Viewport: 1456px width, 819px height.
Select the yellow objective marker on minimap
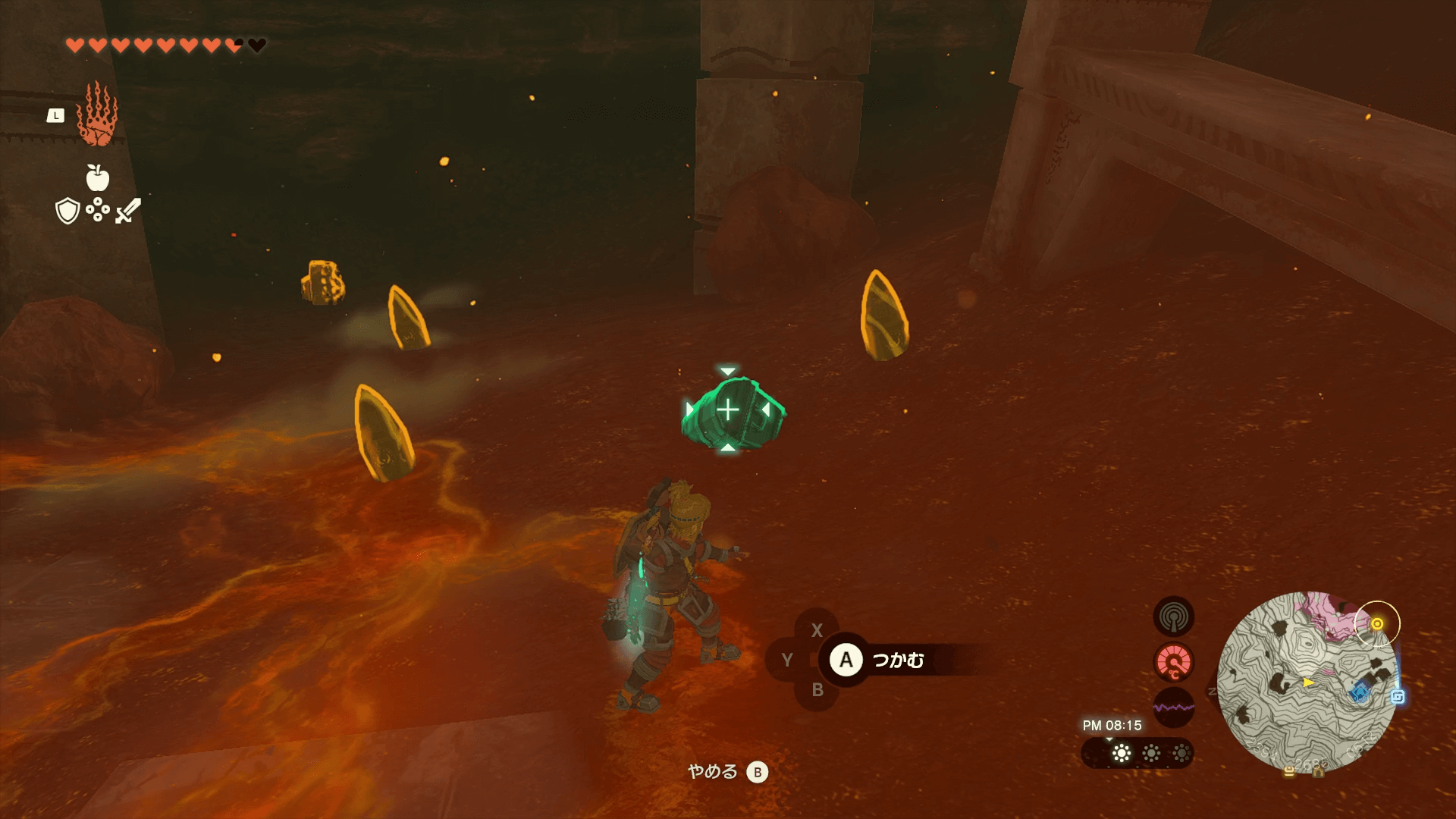tap(1377, 623)
